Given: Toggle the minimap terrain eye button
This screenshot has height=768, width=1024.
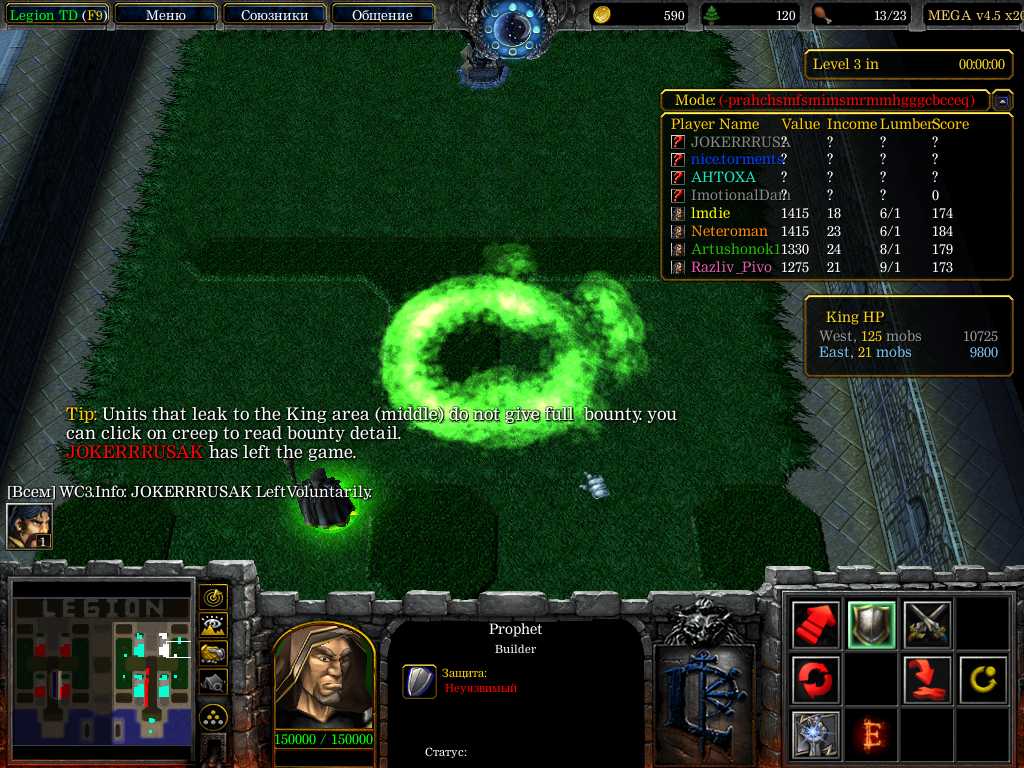Looking at the screenshot, I should pyautogui.click(x=214, y=625).
